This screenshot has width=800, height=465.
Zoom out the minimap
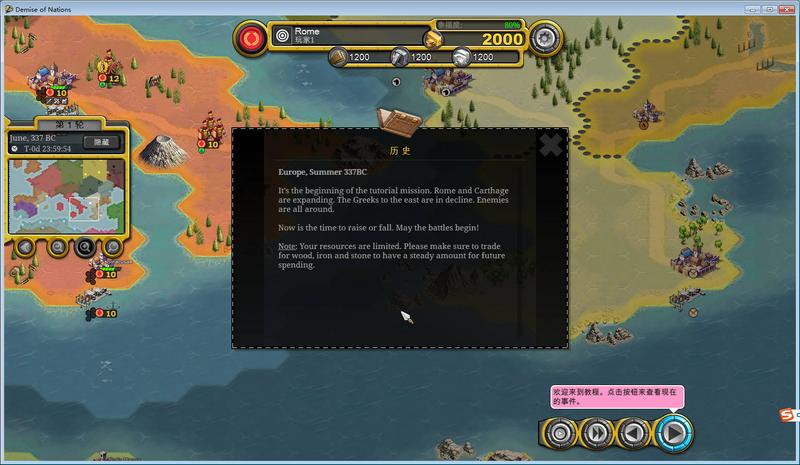(x=57, y=246)
